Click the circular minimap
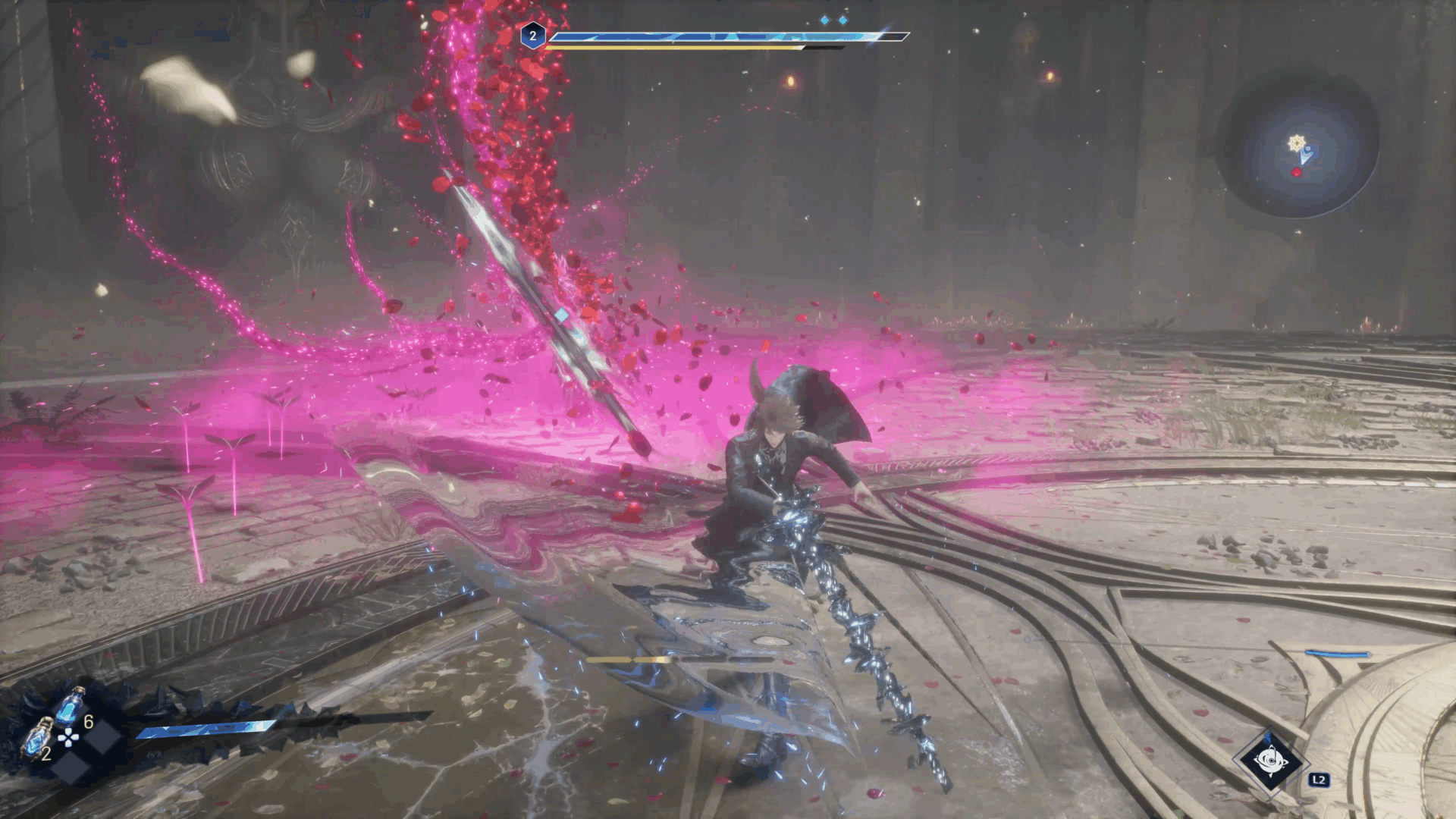The image size is (1456, 819). pyautogui.click(x=1298, y=144)
